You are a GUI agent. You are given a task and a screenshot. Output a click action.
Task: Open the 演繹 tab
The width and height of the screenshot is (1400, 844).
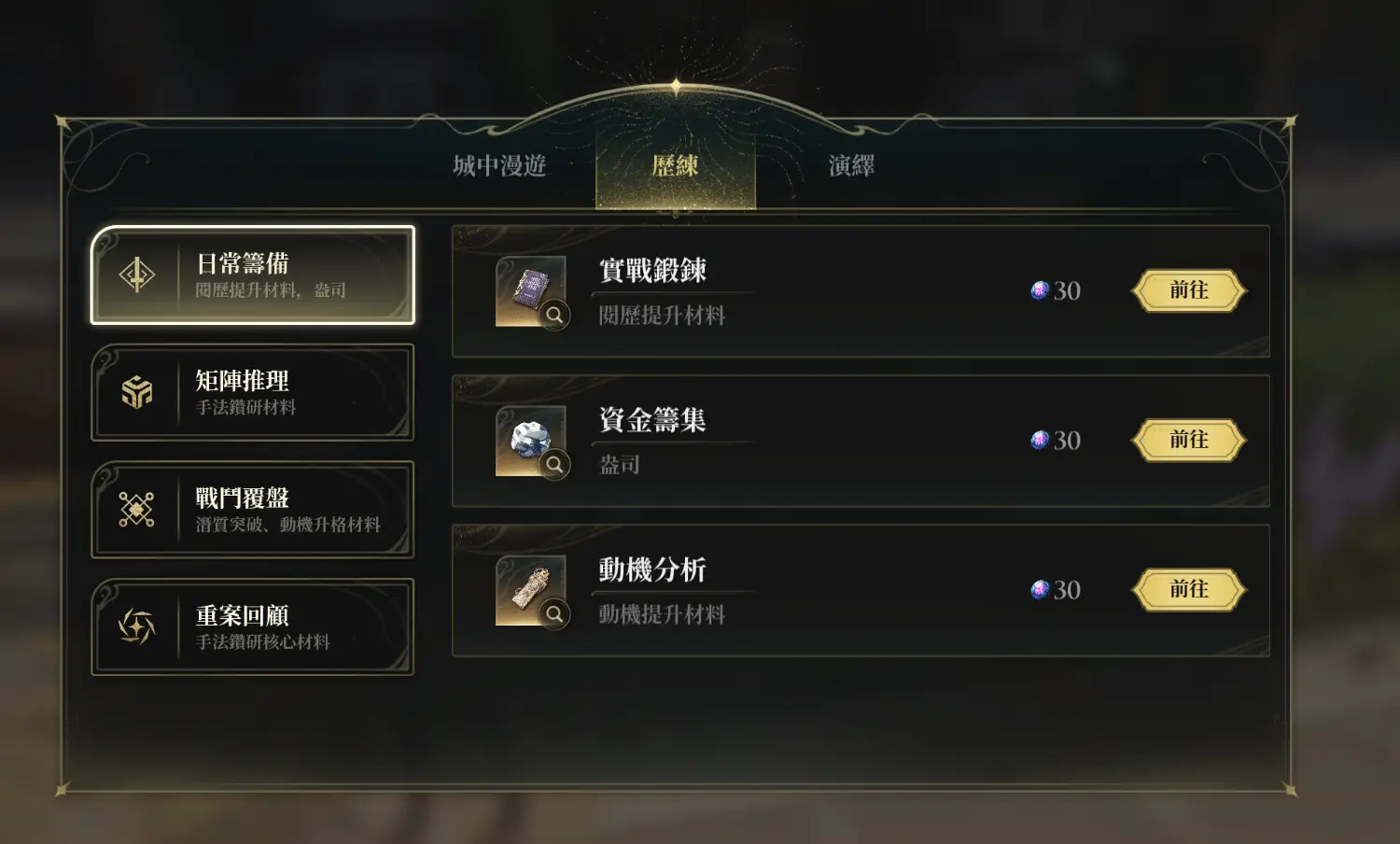851,166
